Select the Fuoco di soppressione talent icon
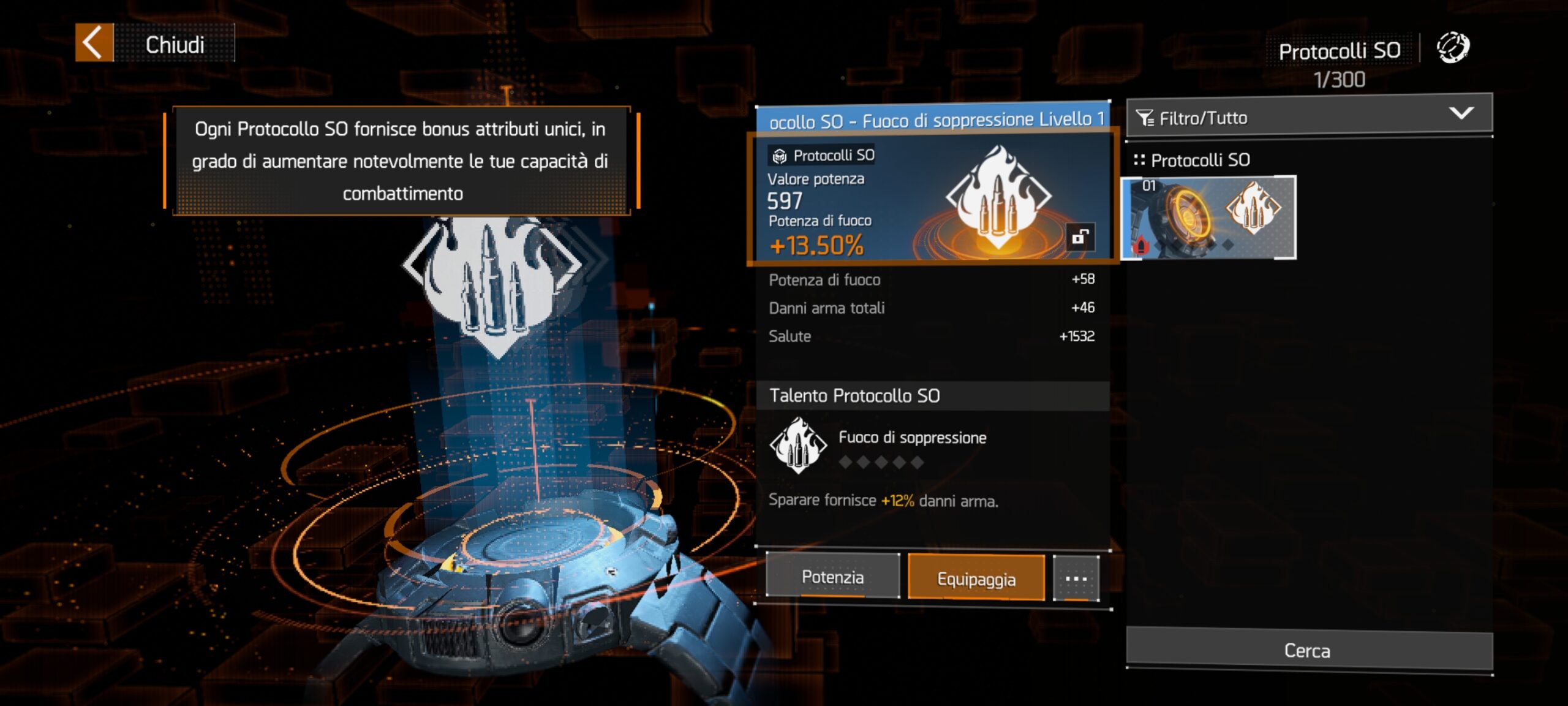This screenshot has width=1568, height=706. (x=797, y=446)
